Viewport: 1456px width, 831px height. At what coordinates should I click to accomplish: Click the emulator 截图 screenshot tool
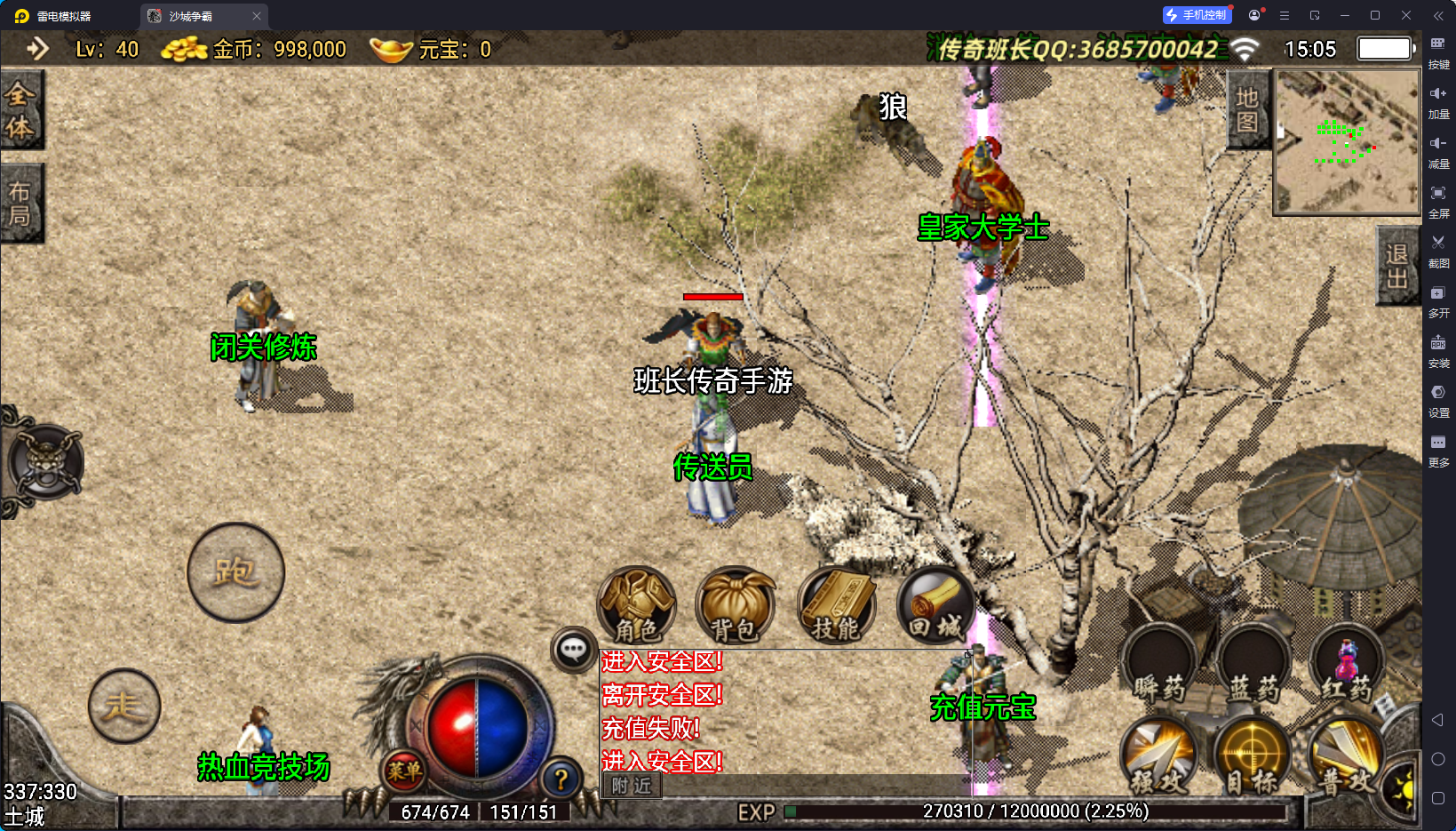point(1438,249)
